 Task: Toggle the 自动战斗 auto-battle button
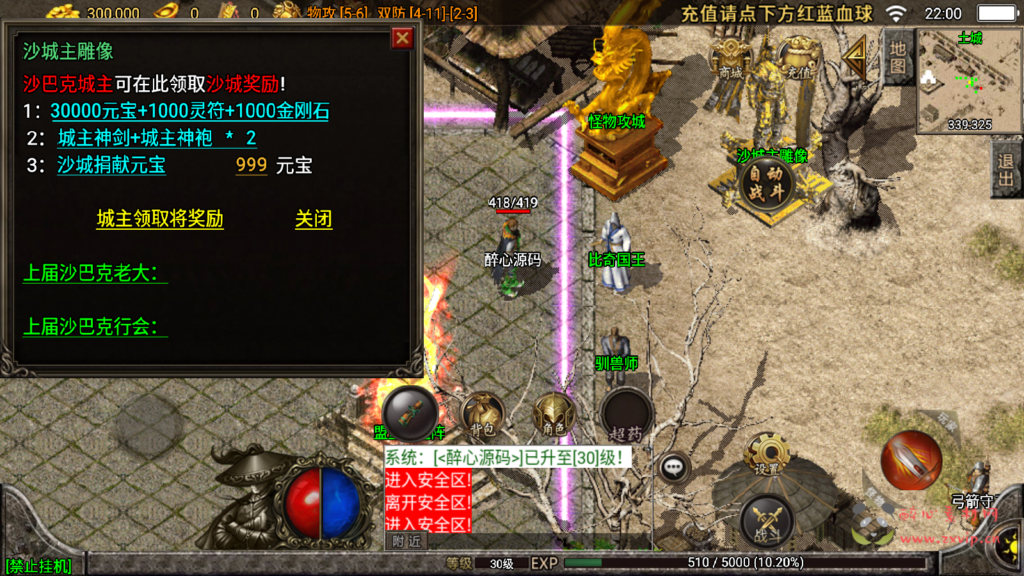coord(765,182)
